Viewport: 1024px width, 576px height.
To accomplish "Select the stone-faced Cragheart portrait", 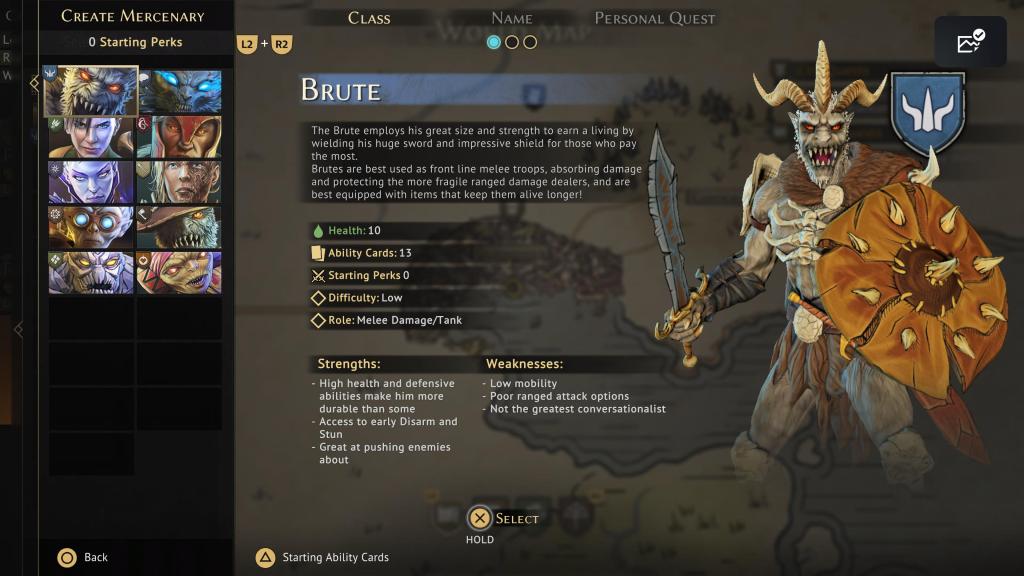I will (91, 272).
